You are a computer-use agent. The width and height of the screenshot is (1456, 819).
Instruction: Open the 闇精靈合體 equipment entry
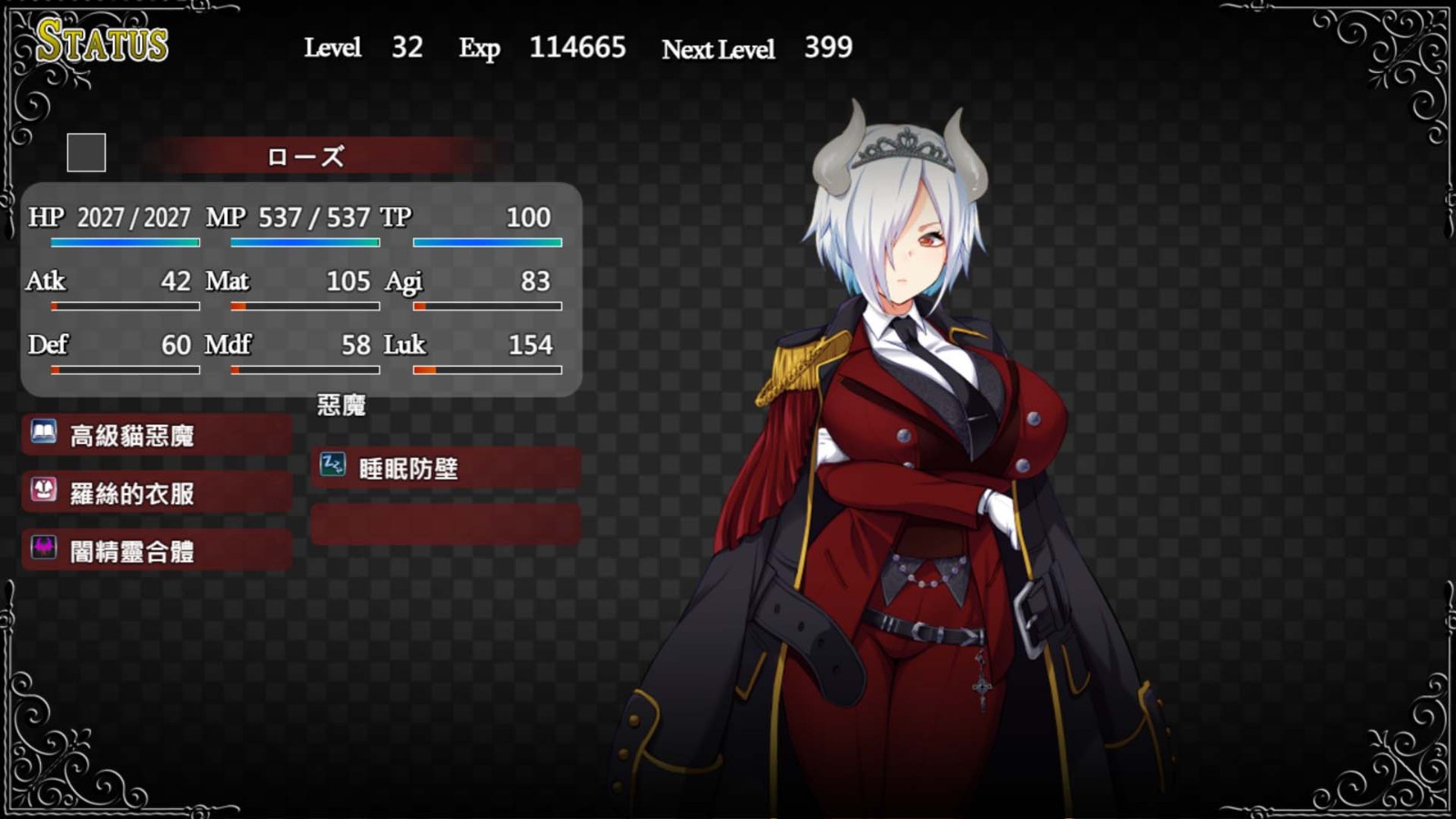point(157,551)
